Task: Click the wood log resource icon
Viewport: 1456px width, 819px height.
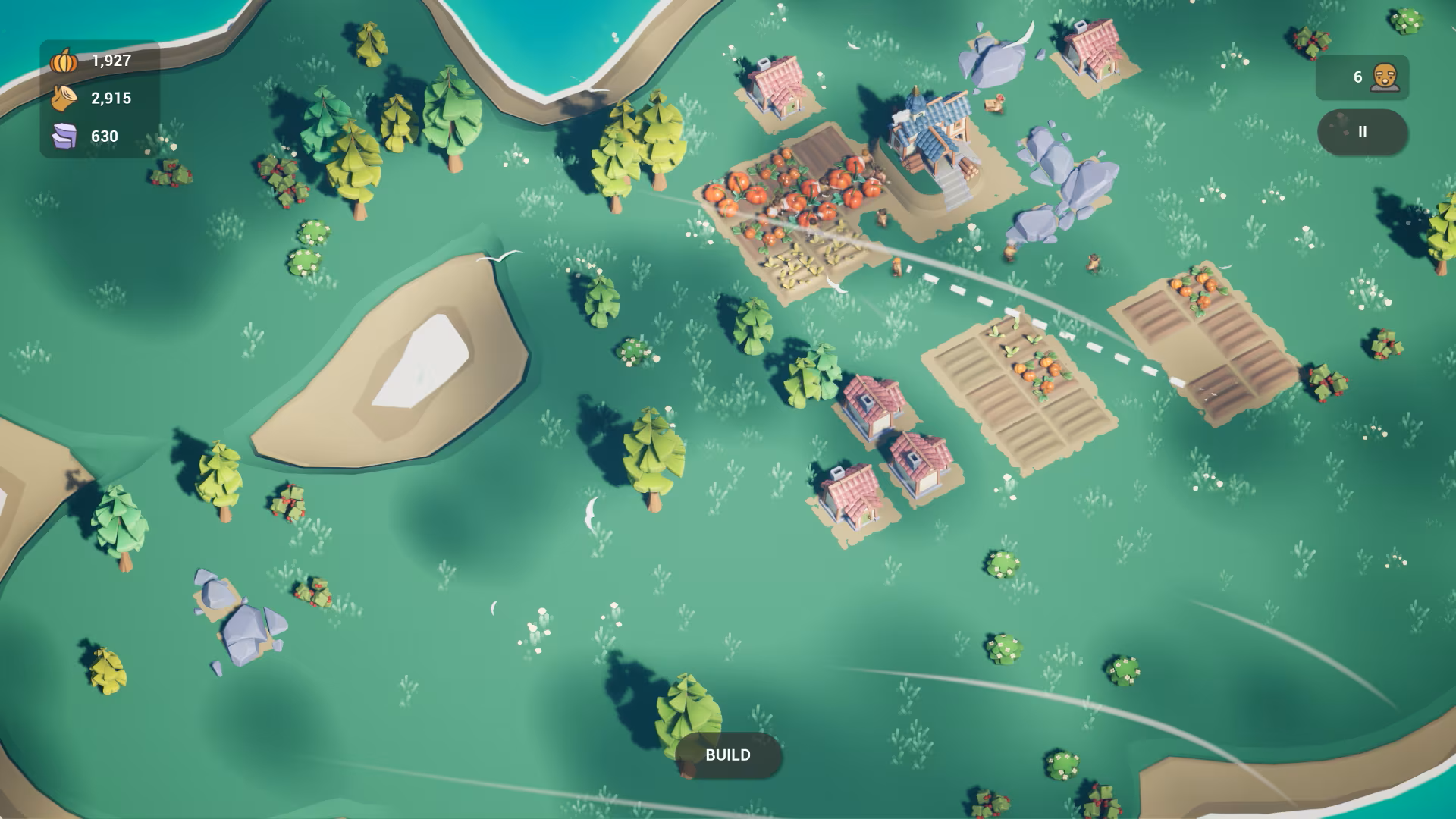Action: [x=64, y=98]
